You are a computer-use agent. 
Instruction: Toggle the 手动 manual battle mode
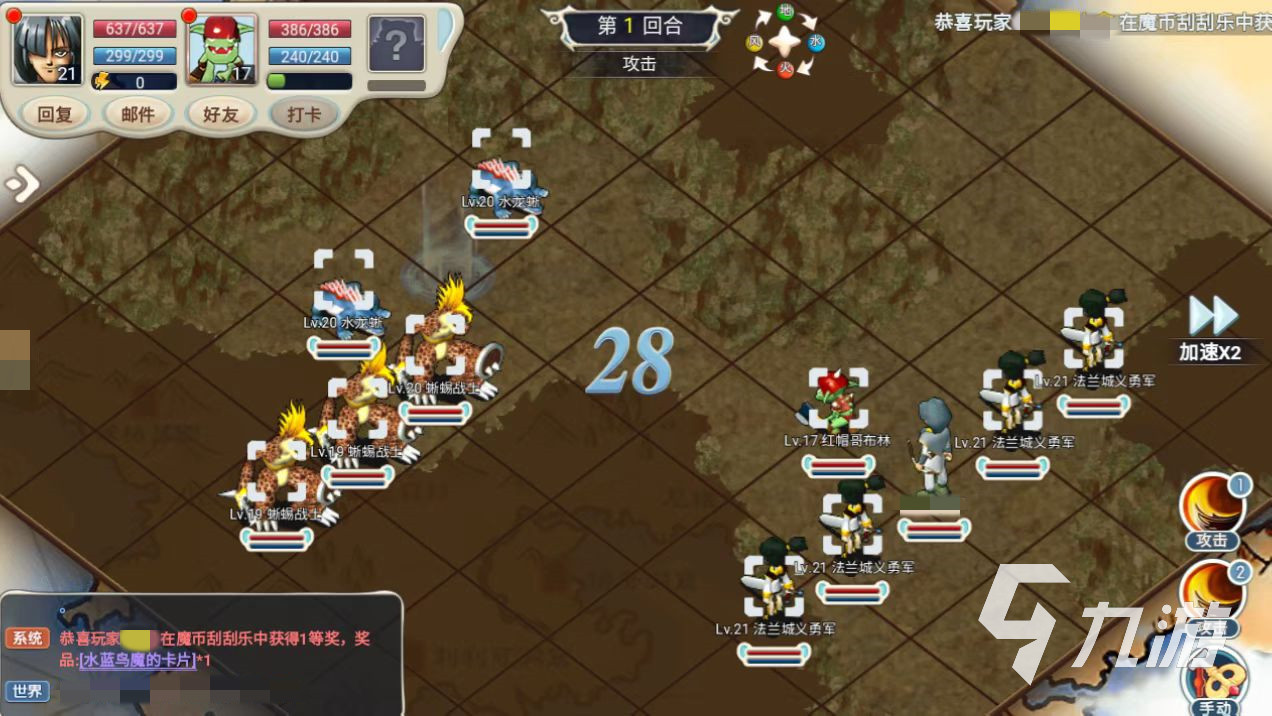point(1216,684)
